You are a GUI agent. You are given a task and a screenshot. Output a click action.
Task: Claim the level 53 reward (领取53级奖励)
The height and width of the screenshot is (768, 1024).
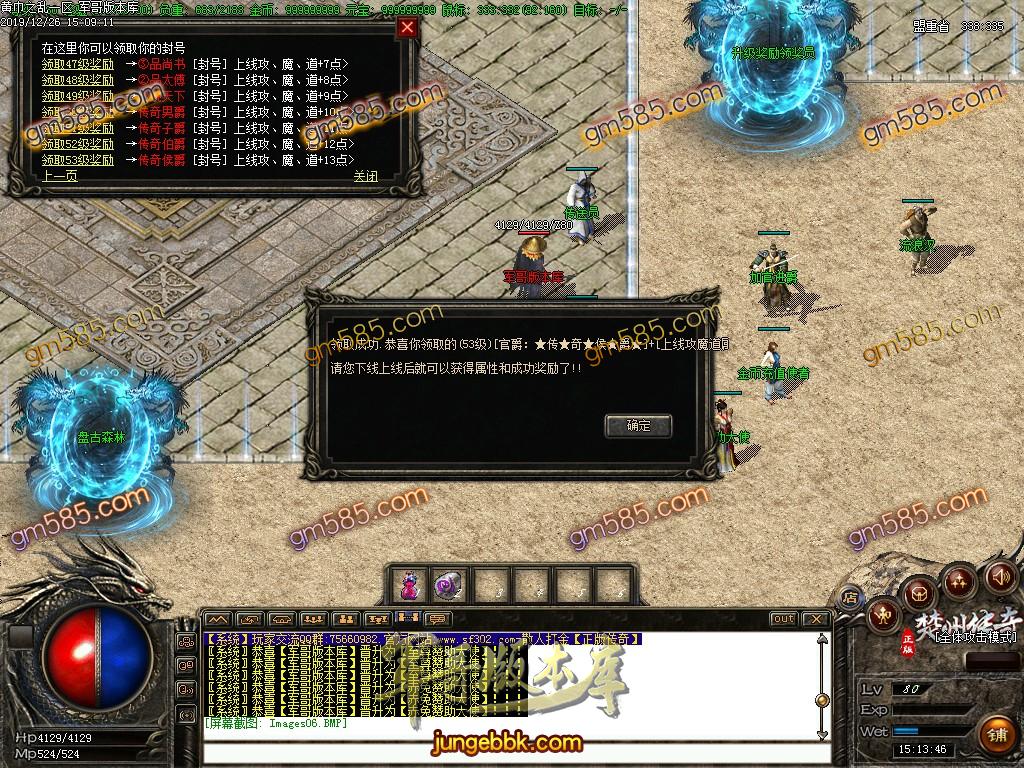click(x=77, y=160)
